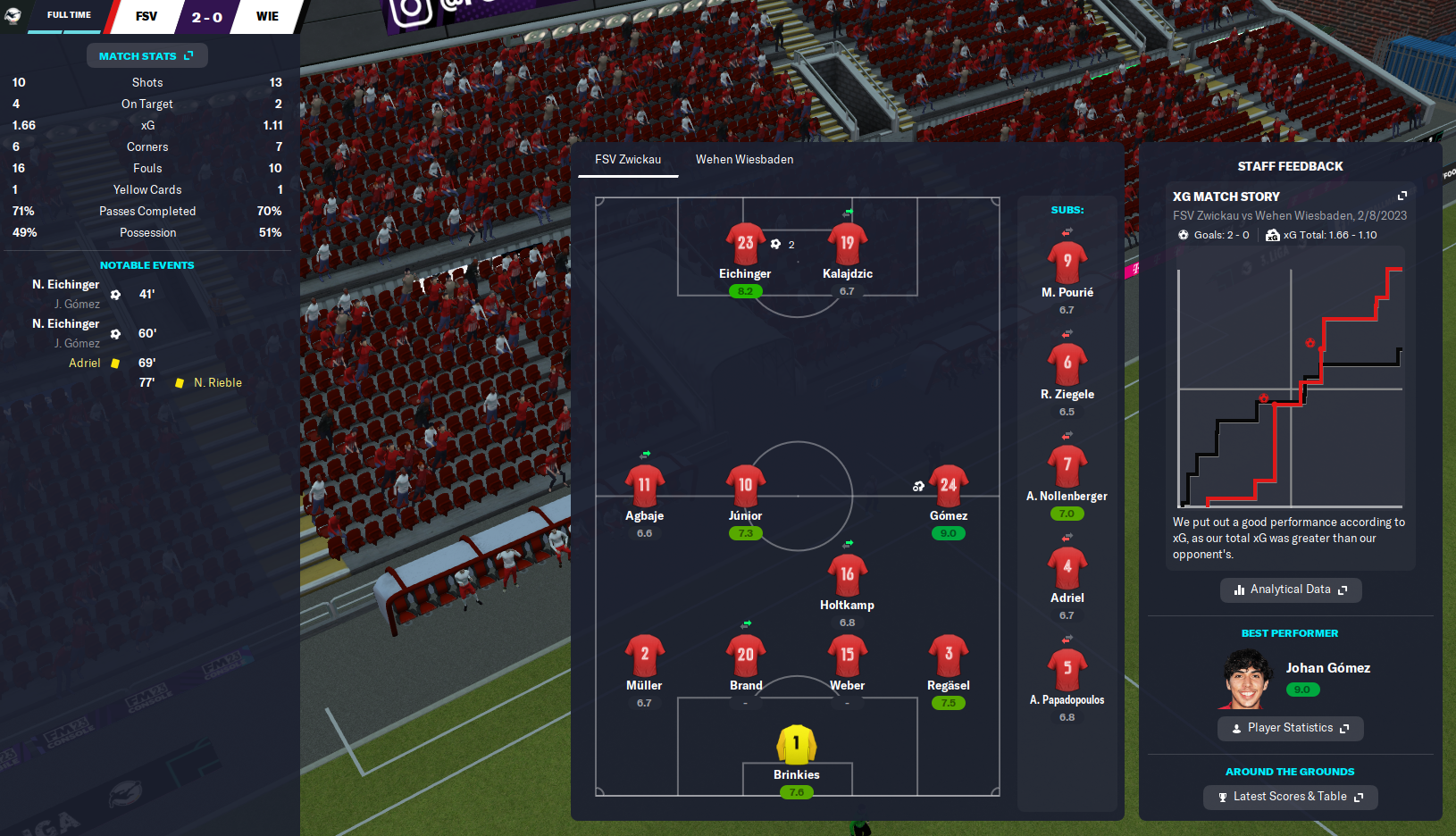Open Analytical Data

pyautogui.click(x=1290, y=589)
